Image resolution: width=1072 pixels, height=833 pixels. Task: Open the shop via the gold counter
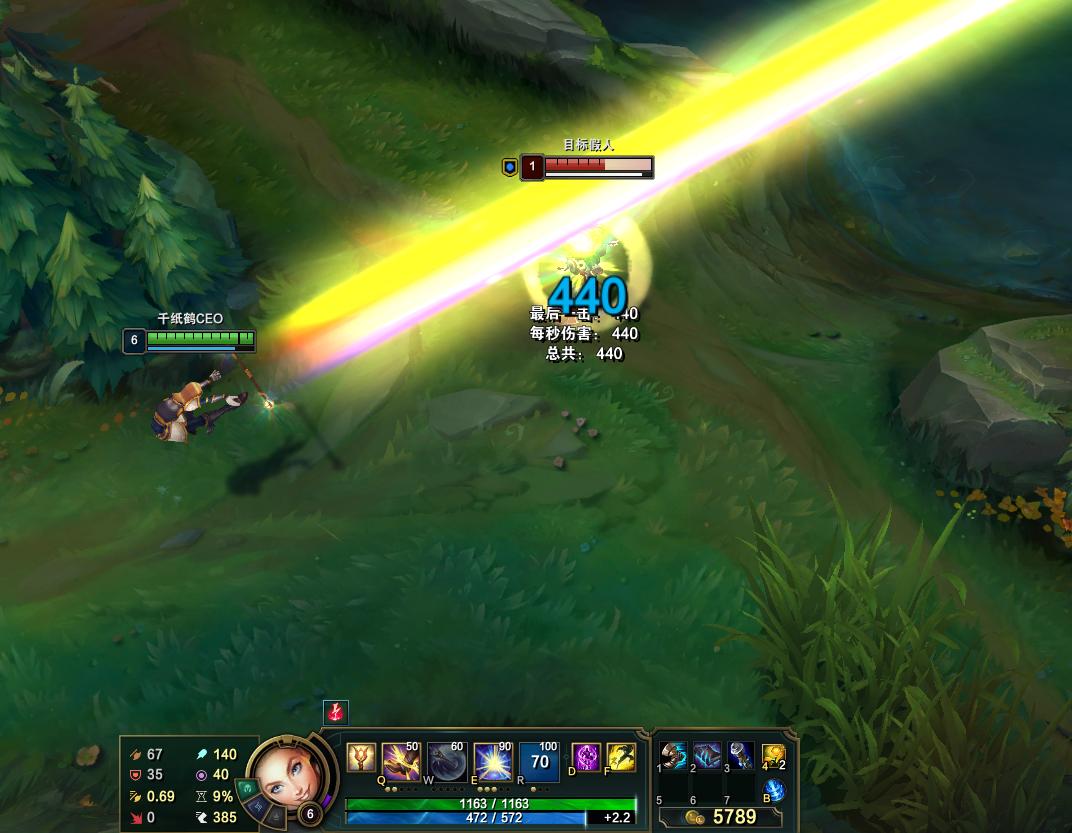pyautogui.click(x=724, y=817)
